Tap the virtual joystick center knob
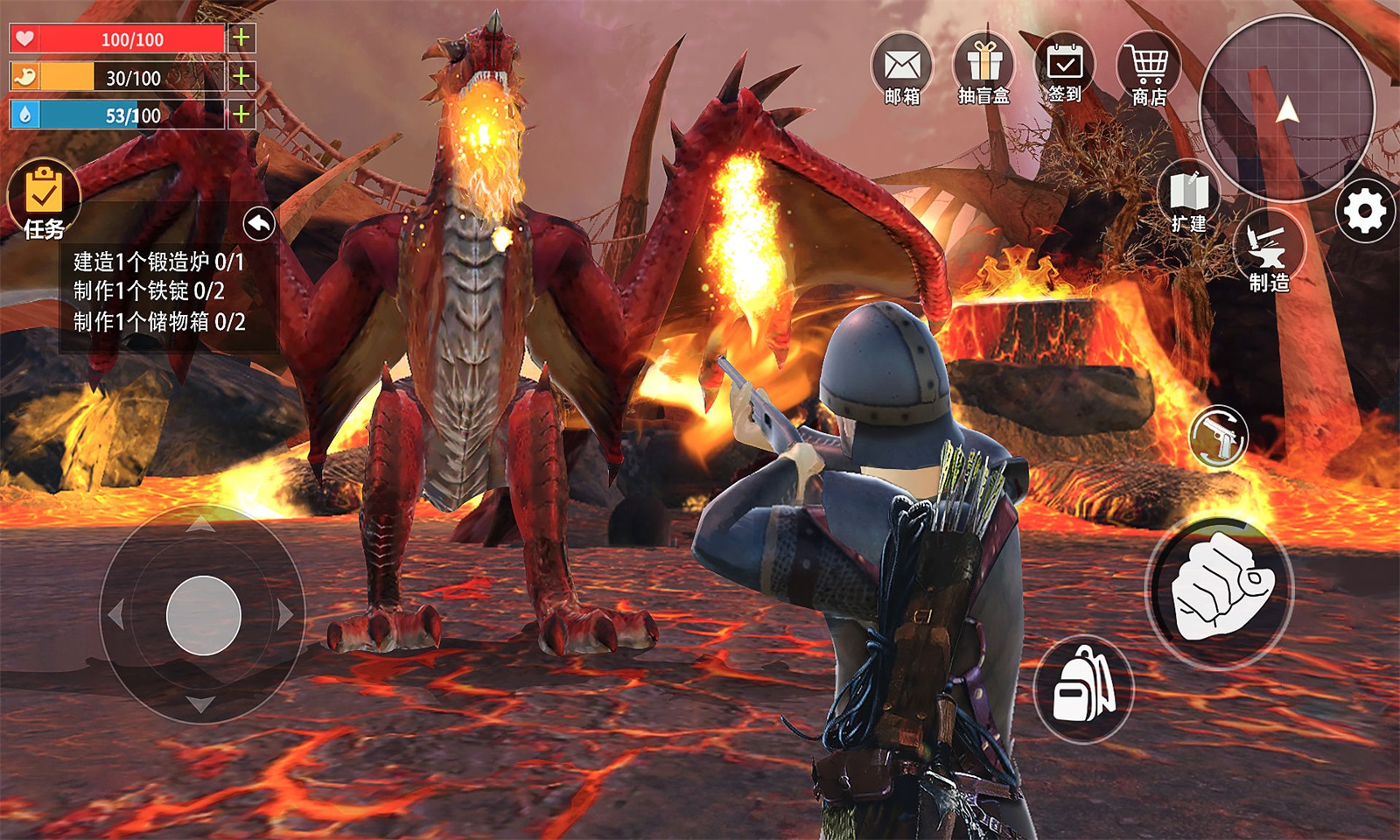Screen dimensions: 1400x840 coord(203,615)
